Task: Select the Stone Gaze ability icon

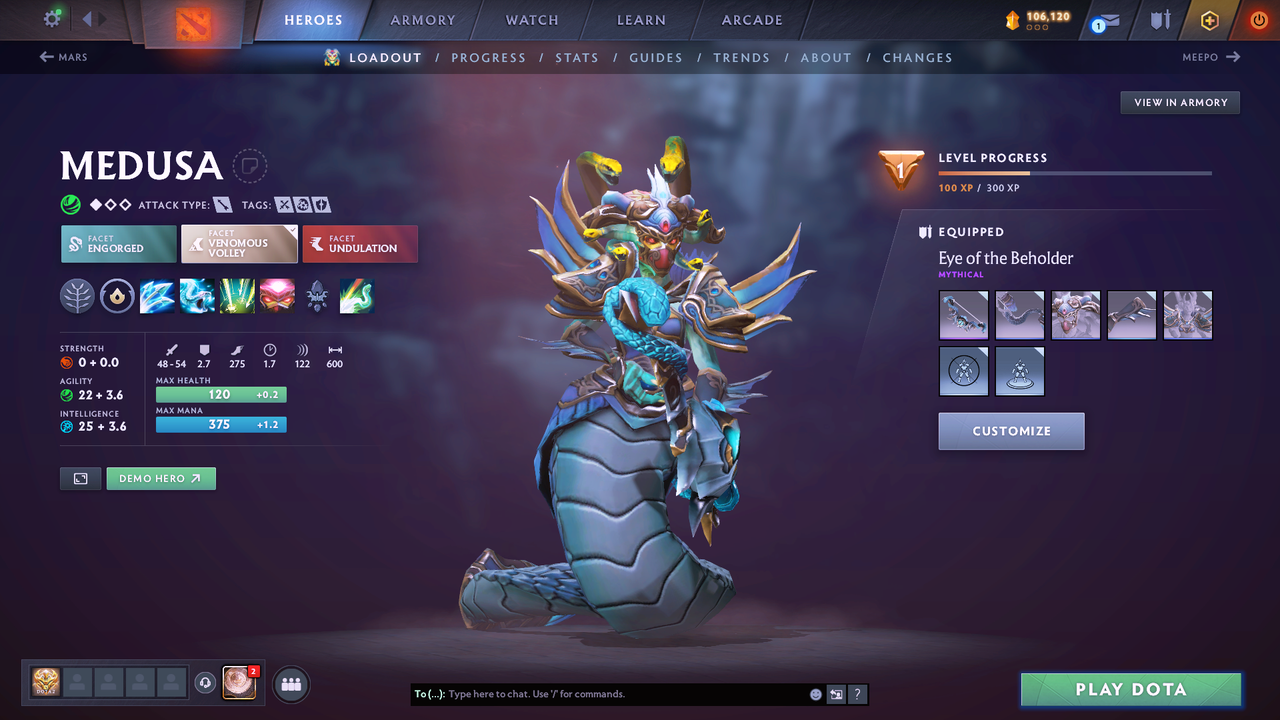Action: point(277,296)
